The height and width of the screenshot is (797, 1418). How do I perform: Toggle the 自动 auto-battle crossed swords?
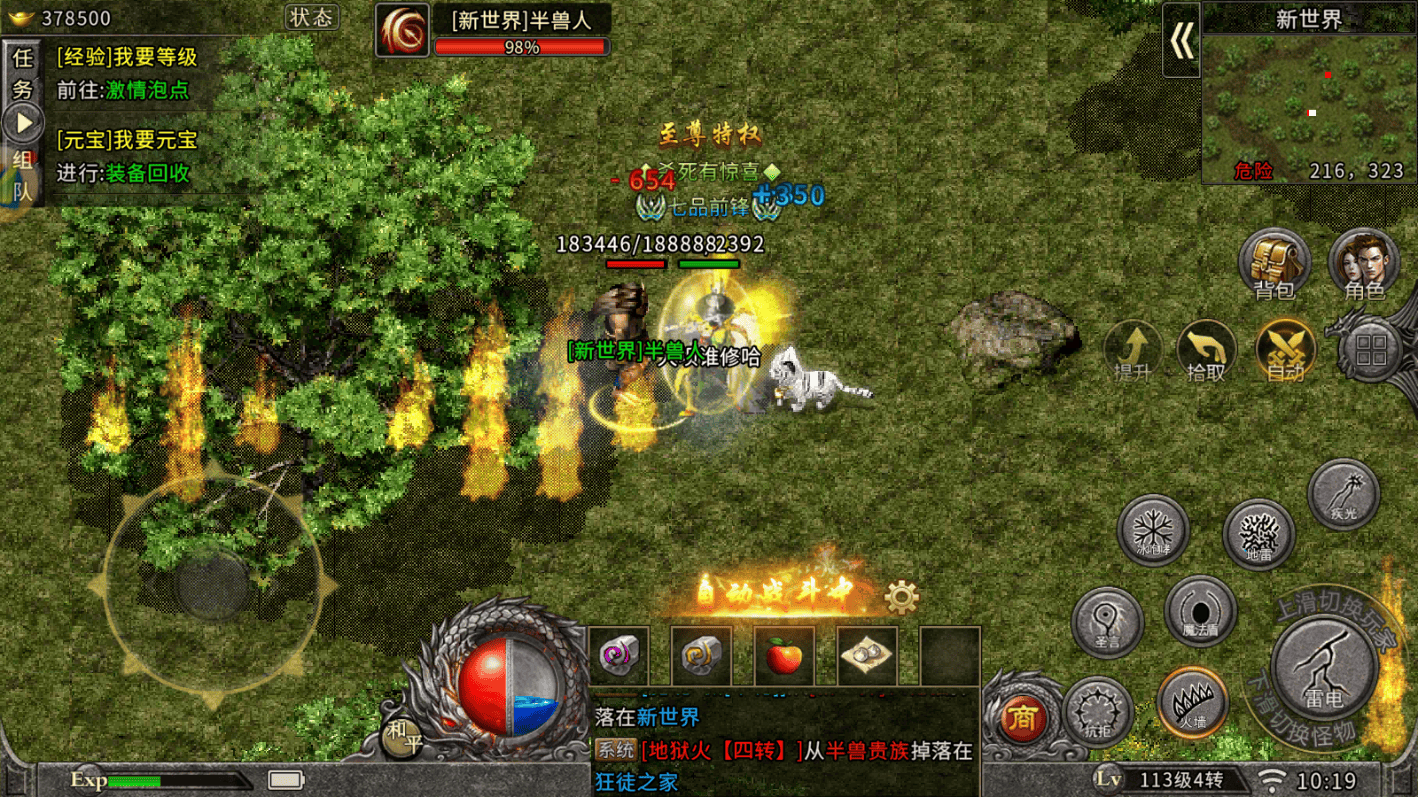(x=1285, y=351)
